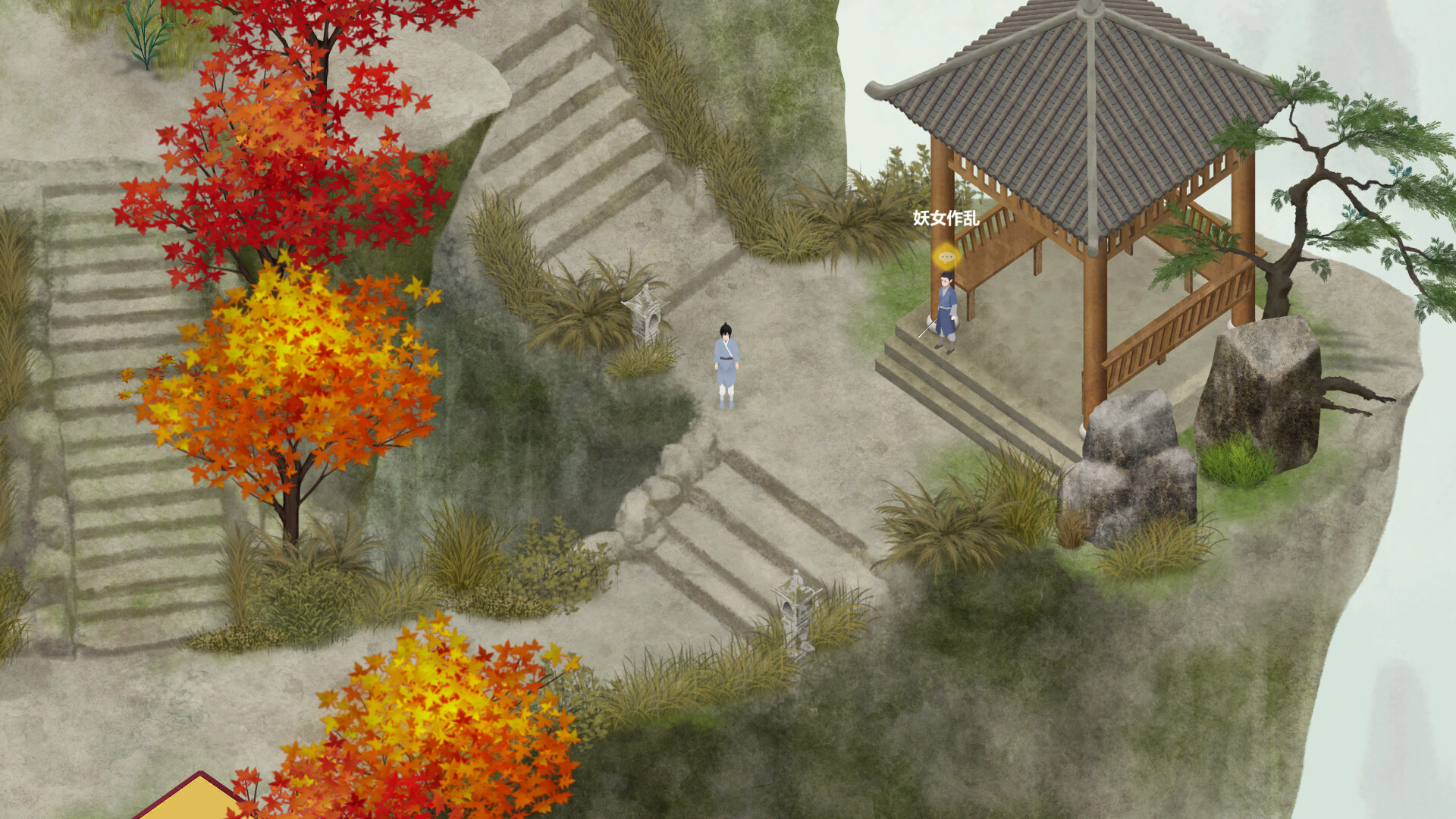Select the 妖女作乱 quest label
This screenshot has height=819, width=1456.
coord(946,218)
